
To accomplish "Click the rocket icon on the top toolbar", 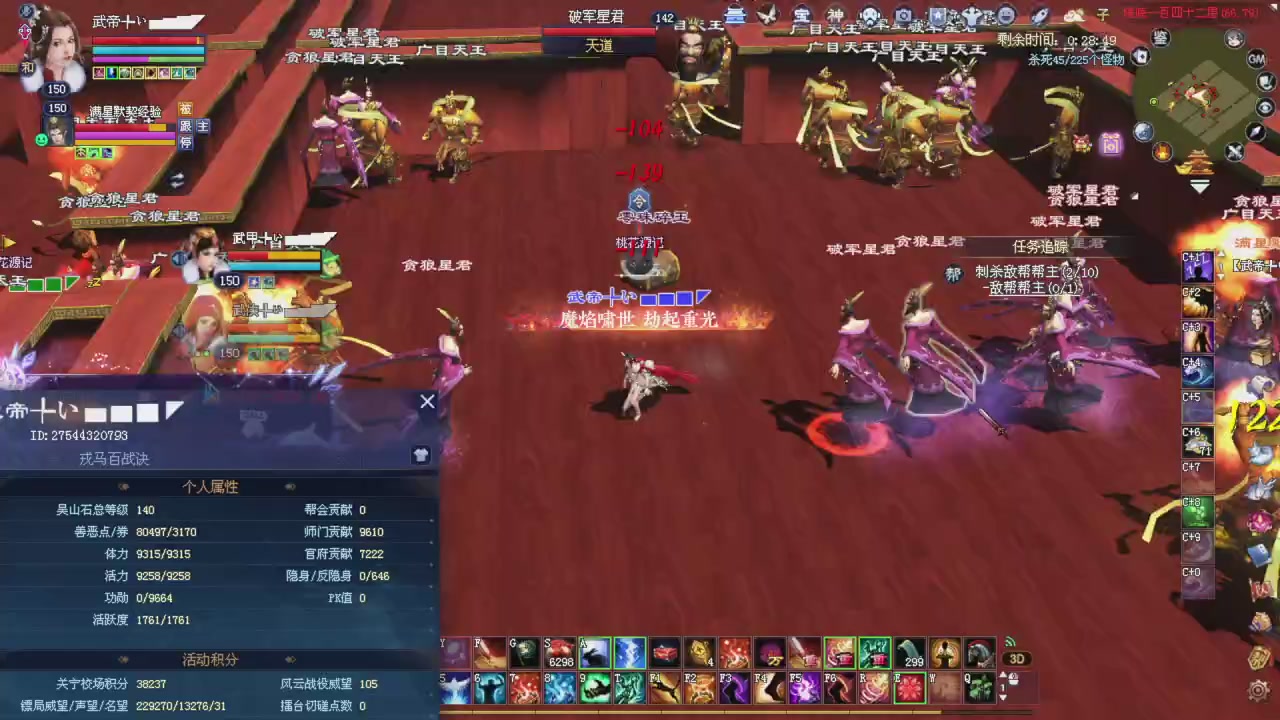I will tap(1040, 14).
